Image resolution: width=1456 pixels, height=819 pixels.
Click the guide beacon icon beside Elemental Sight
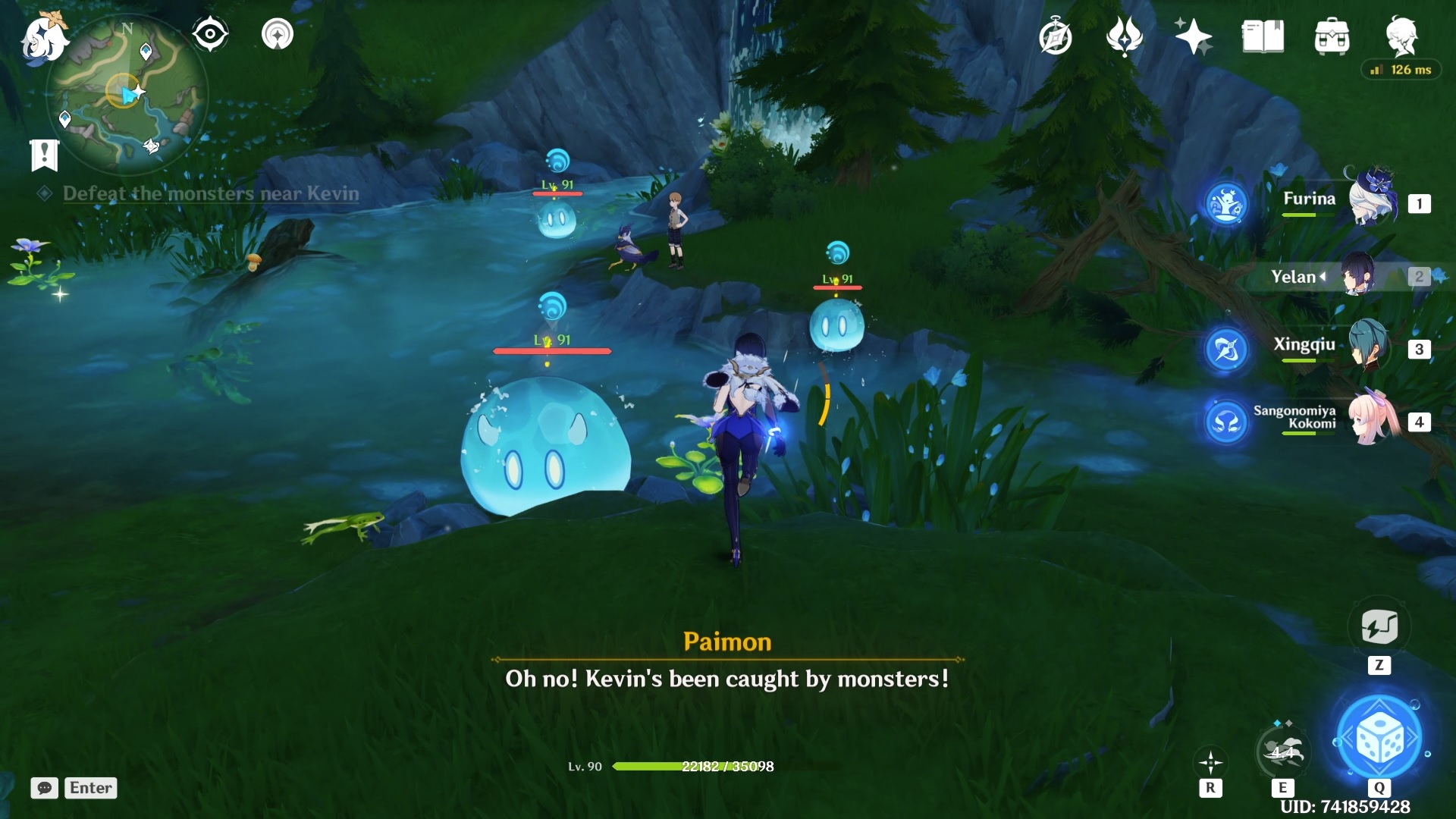(278, 33)
